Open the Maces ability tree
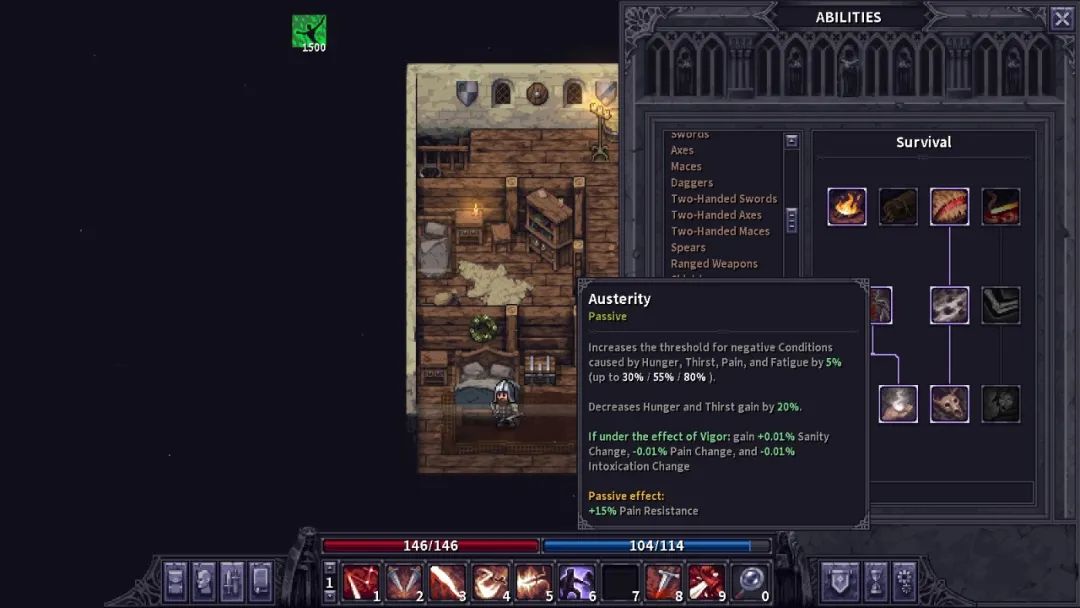The image size is (1080, 608). pyautogui.click(x=686, y=166)
